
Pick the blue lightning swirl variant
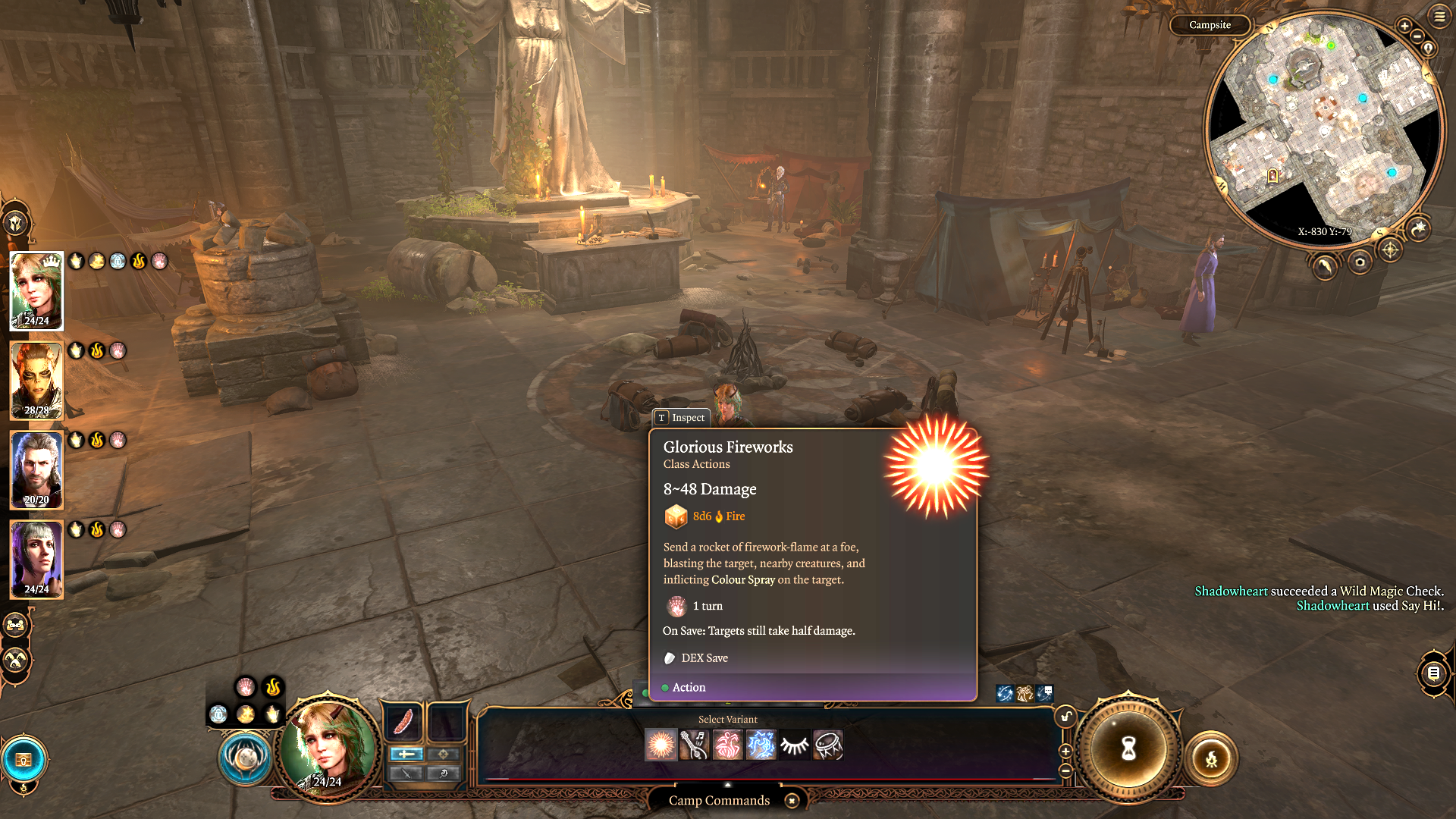coord(761,745)
